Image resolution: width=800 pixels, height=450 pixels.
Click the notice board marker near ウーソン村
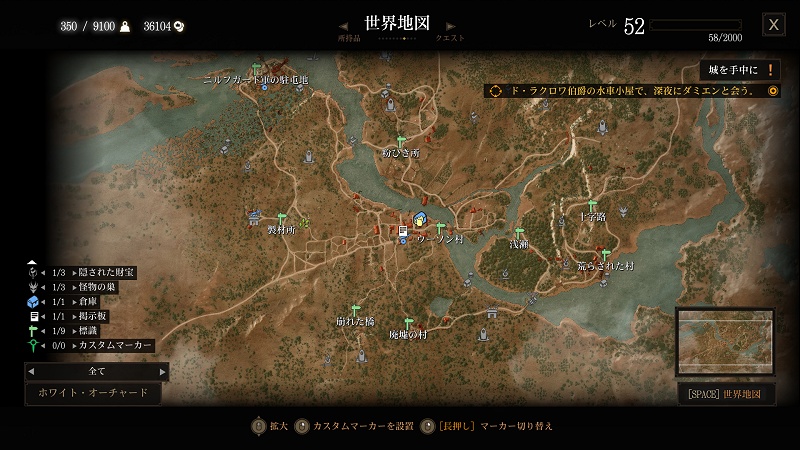coord(403,230)
